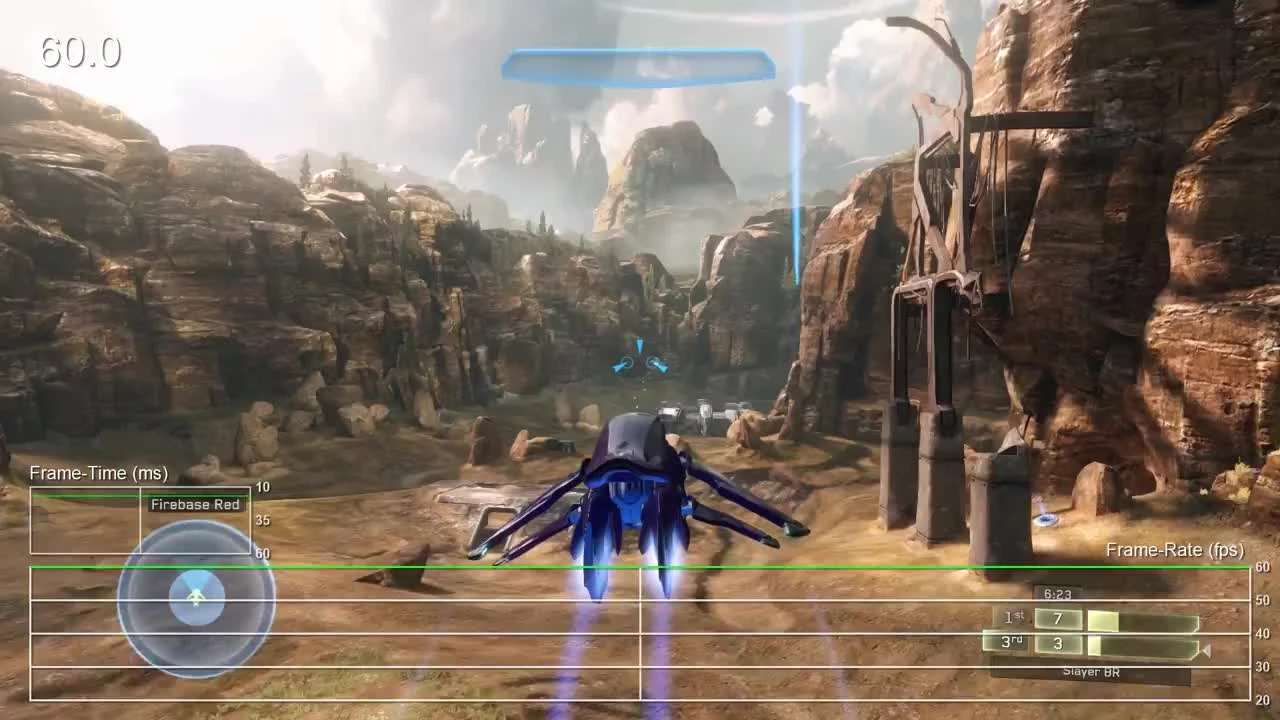Open the Frame-Time (ms) graph panel

click(x=99, y=473)
